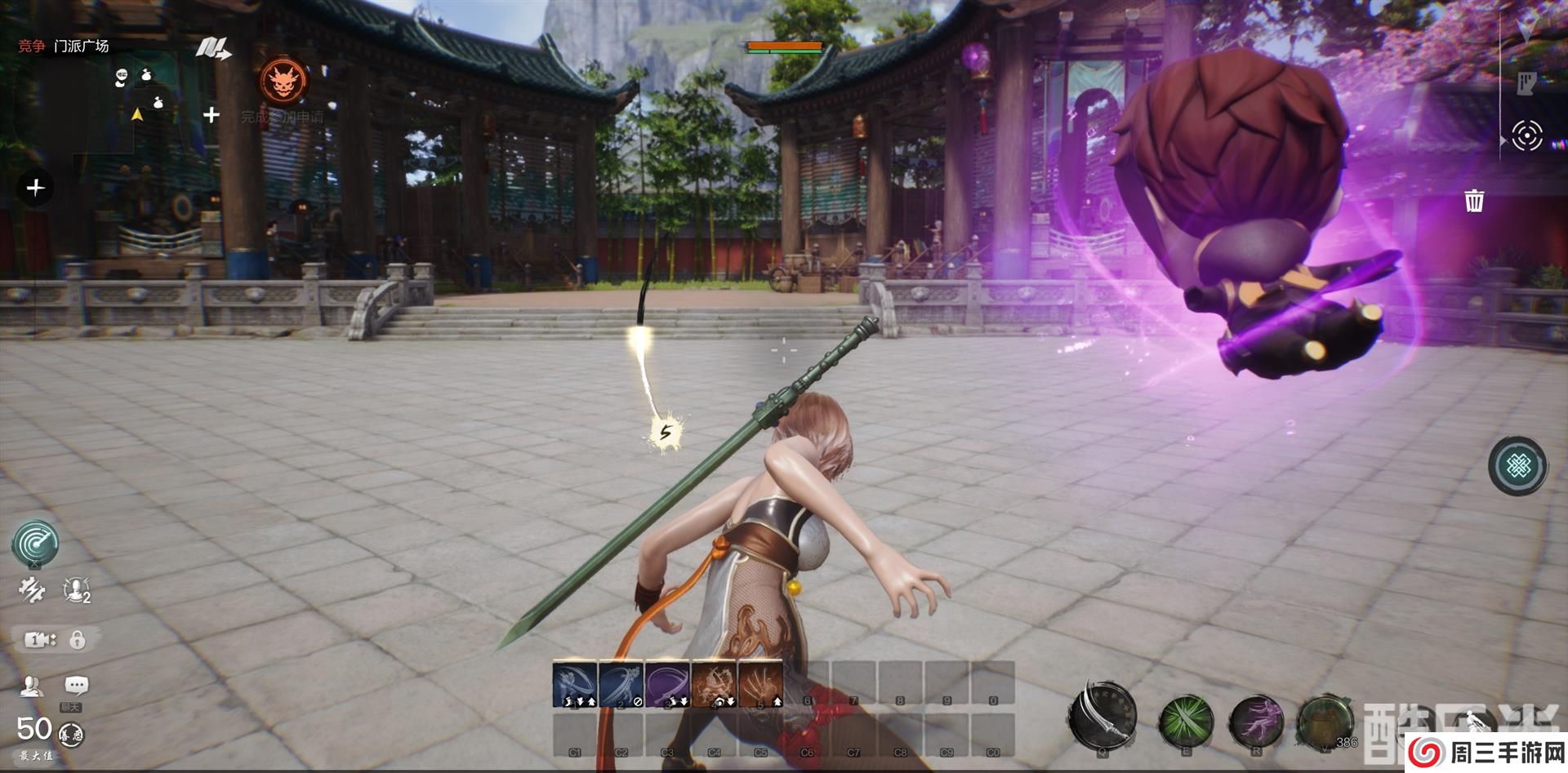Image resolution: width=1568 pixels, height=773 pixels.
Task: Click the orange dragon mask event icon
Action: click(283, 81)
